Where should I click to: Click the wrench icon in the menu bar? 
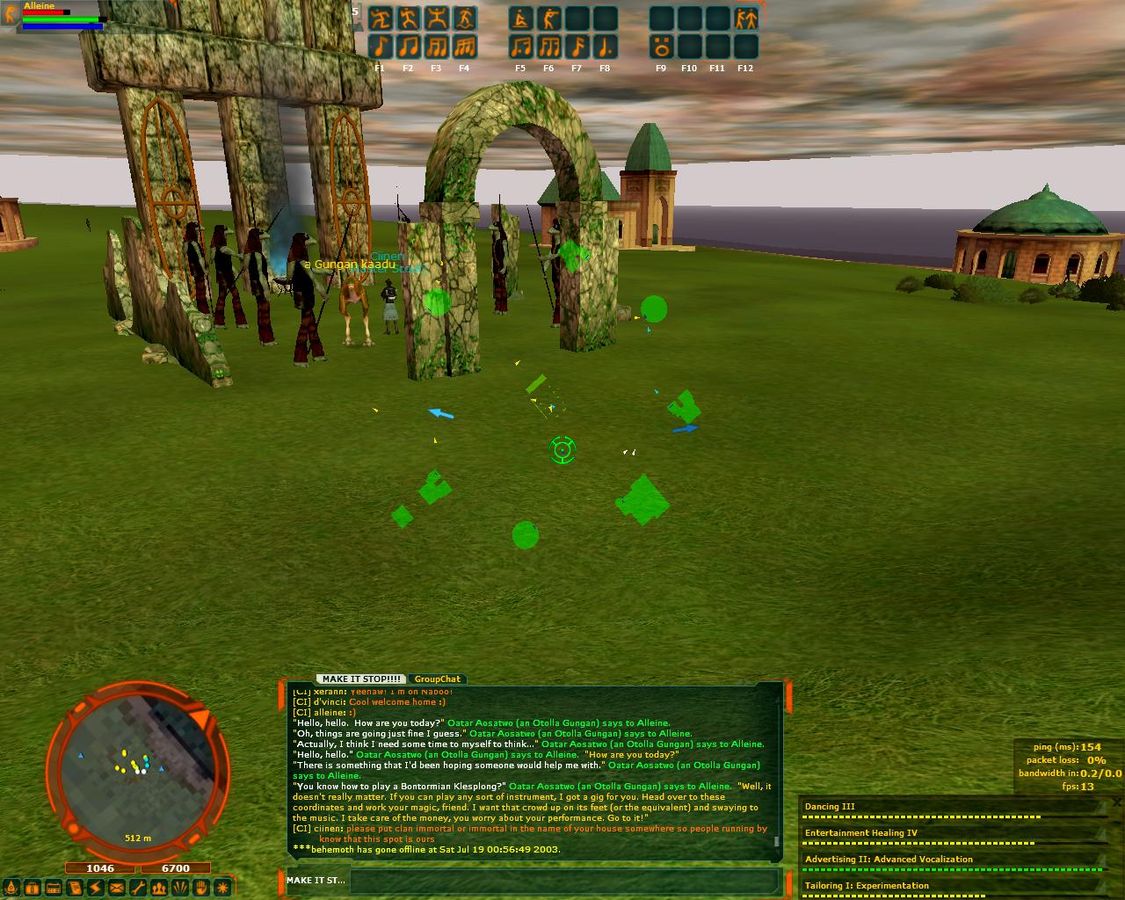[x=138, y=887]
